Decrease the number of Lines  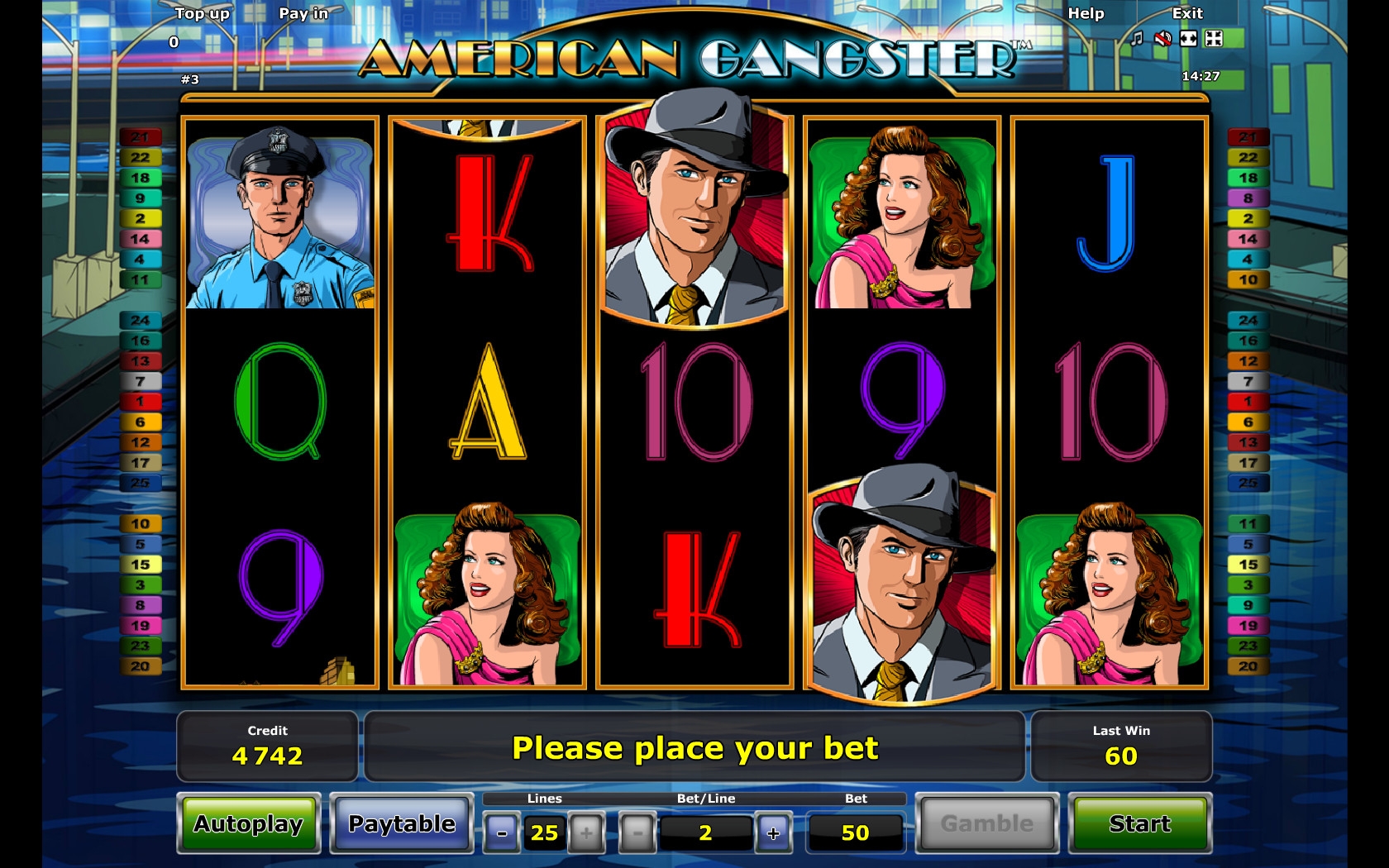coord(502,833)
